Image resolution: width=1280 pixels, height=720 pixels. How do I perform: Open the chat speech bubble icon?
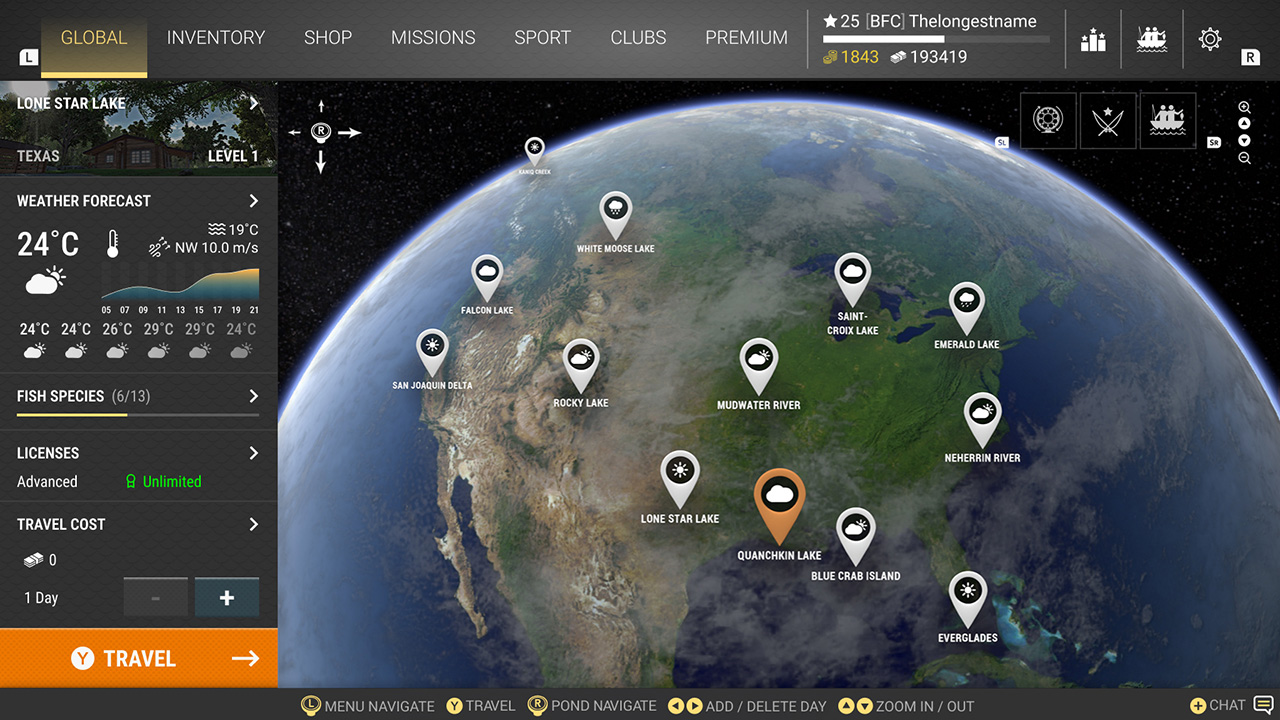coord(1263,705)
